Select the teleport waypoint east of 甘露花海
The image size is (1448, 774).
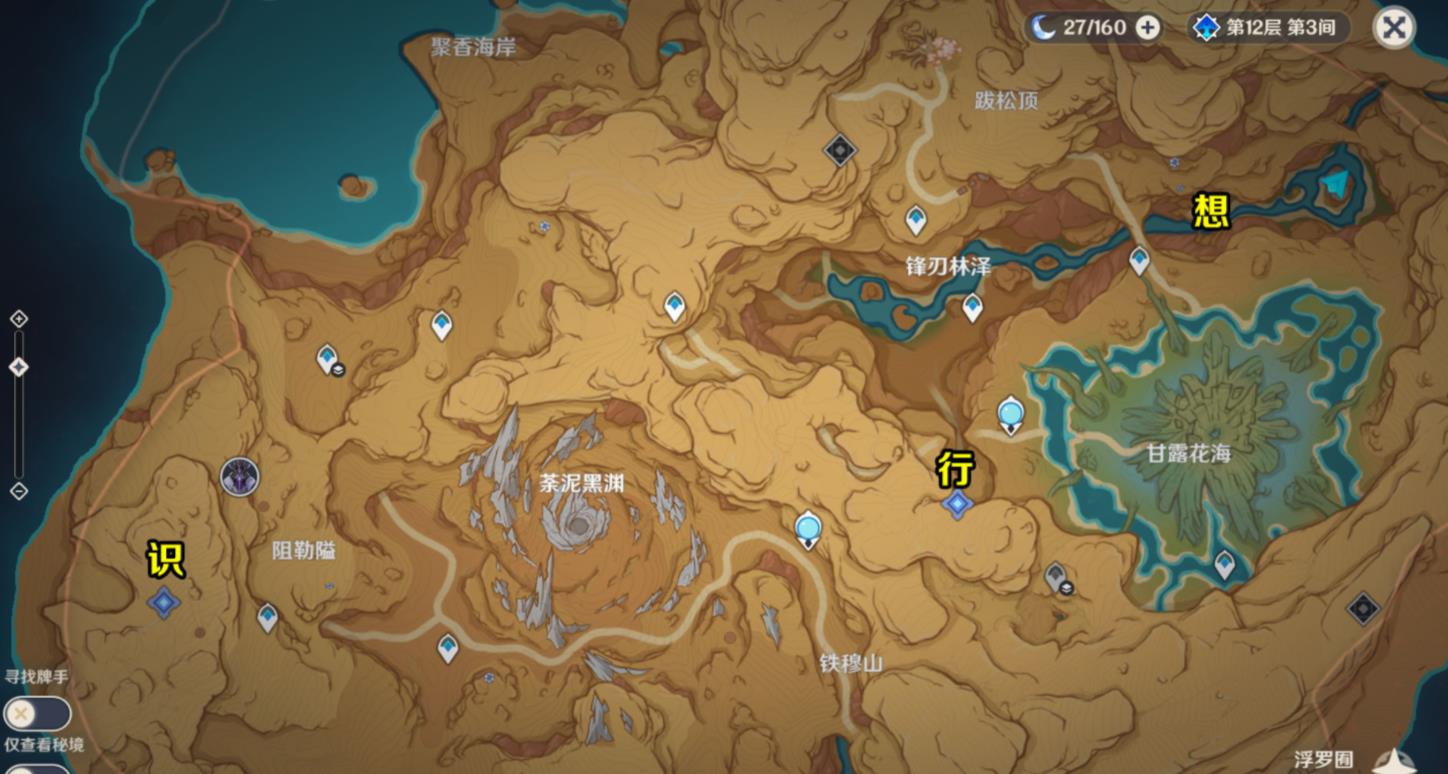1222,562
